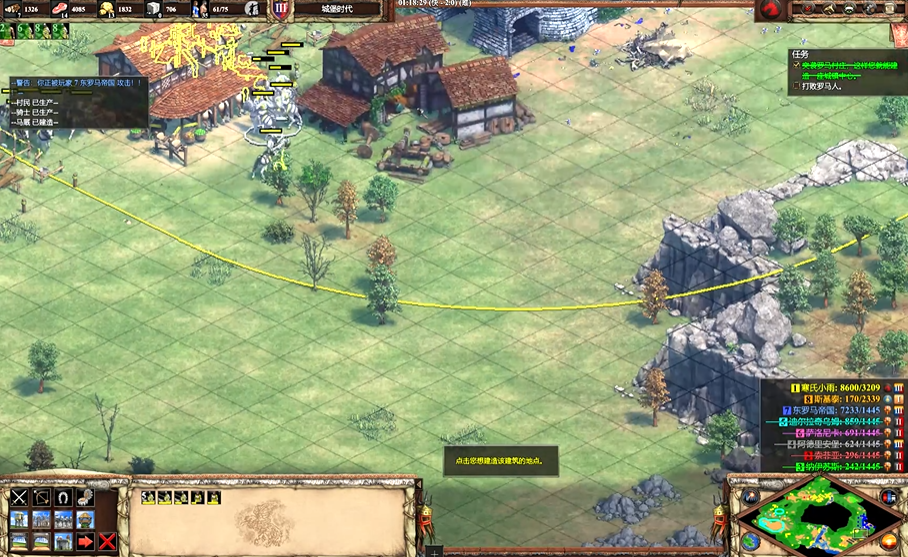Open the red horse civilization emblem
The height and width of the screenshot is (557, 908).
pyautogui.click(x=769, y=9)
